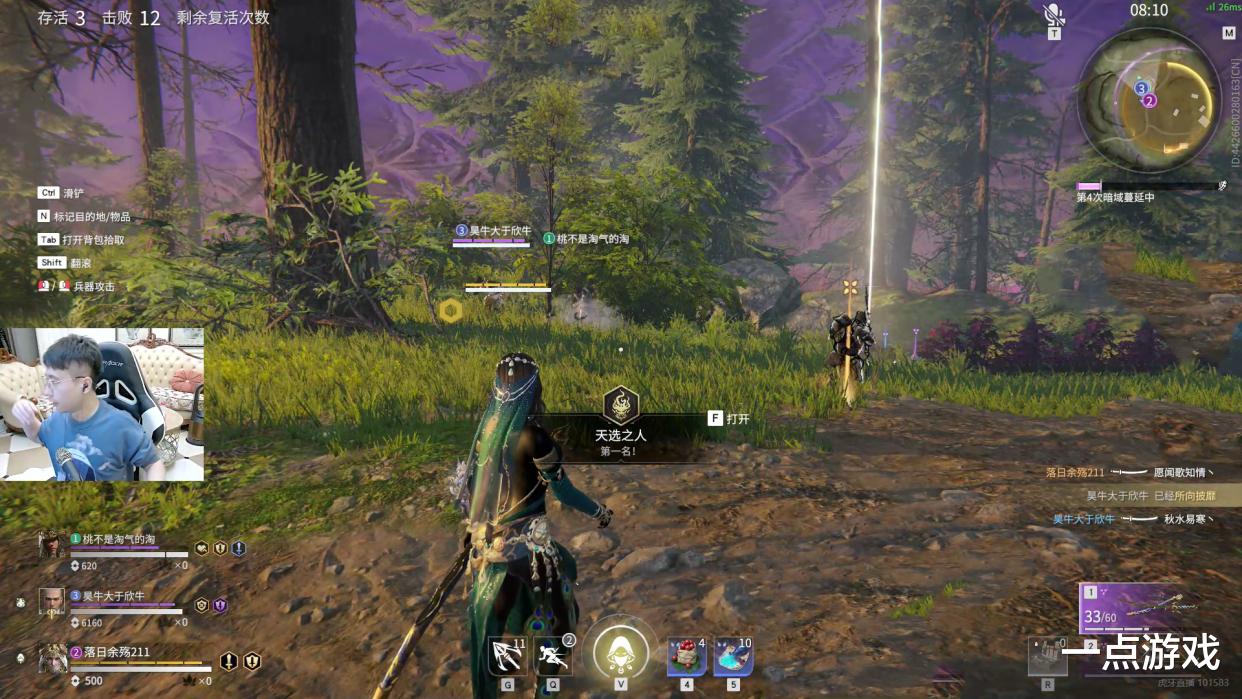
Task: Select teammate 桃不是淘气的淘 portrait
Action: [x=52, y=545]
